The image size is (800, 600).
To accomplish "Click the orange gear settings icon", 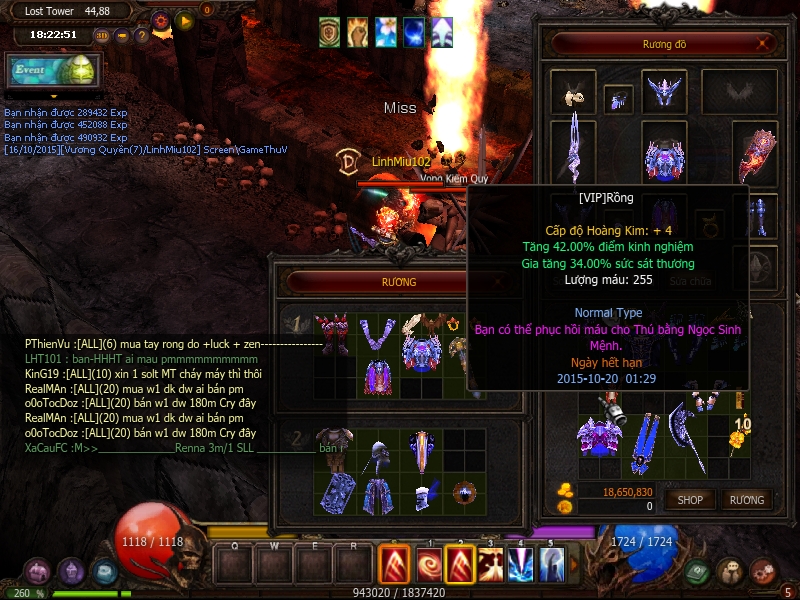I will pos(161,19).
